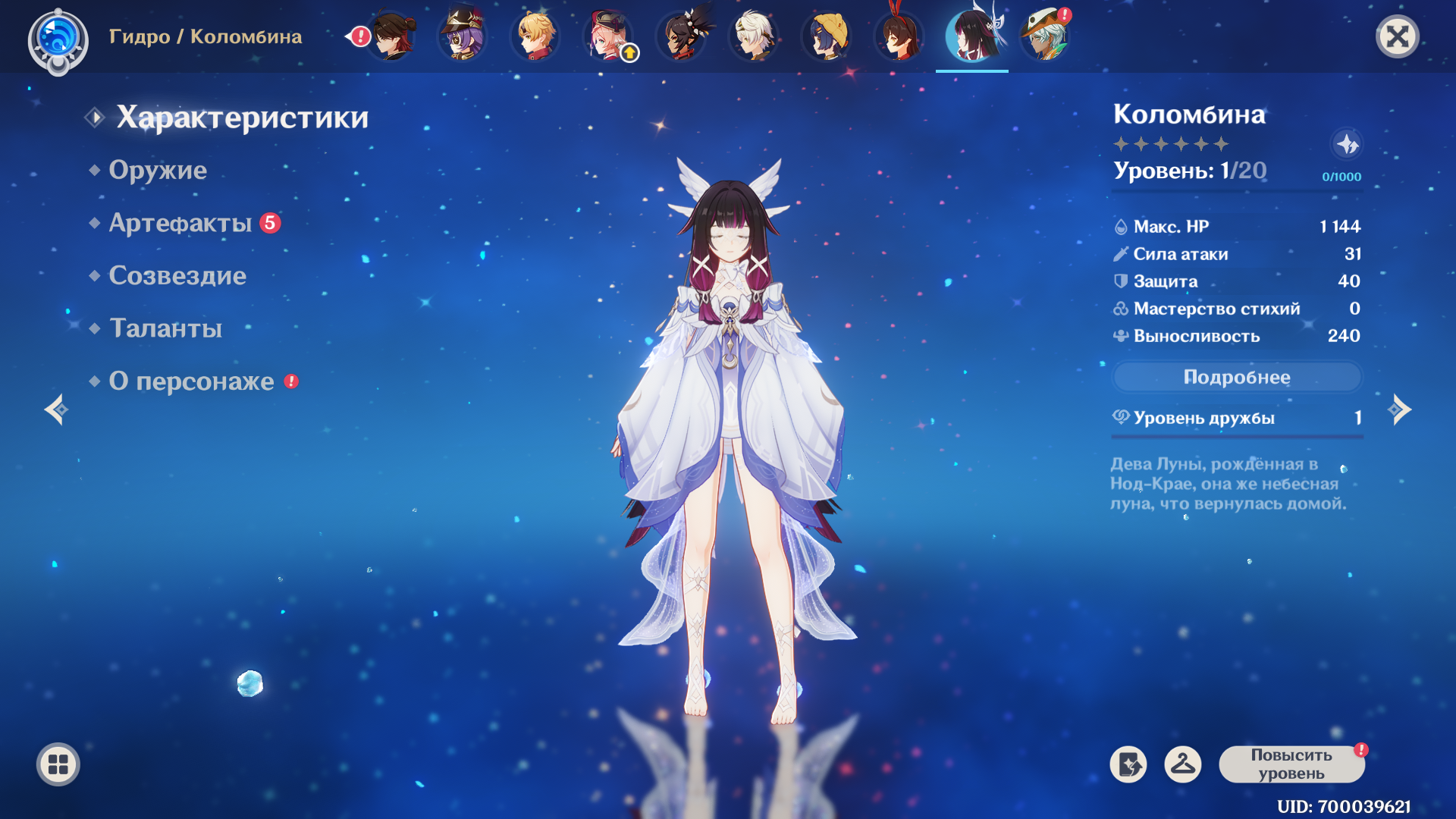The height and width of the screenshot is (819, 1456).
Task: Open the Созвездие (Constellation) section
Action: point(177,276)
